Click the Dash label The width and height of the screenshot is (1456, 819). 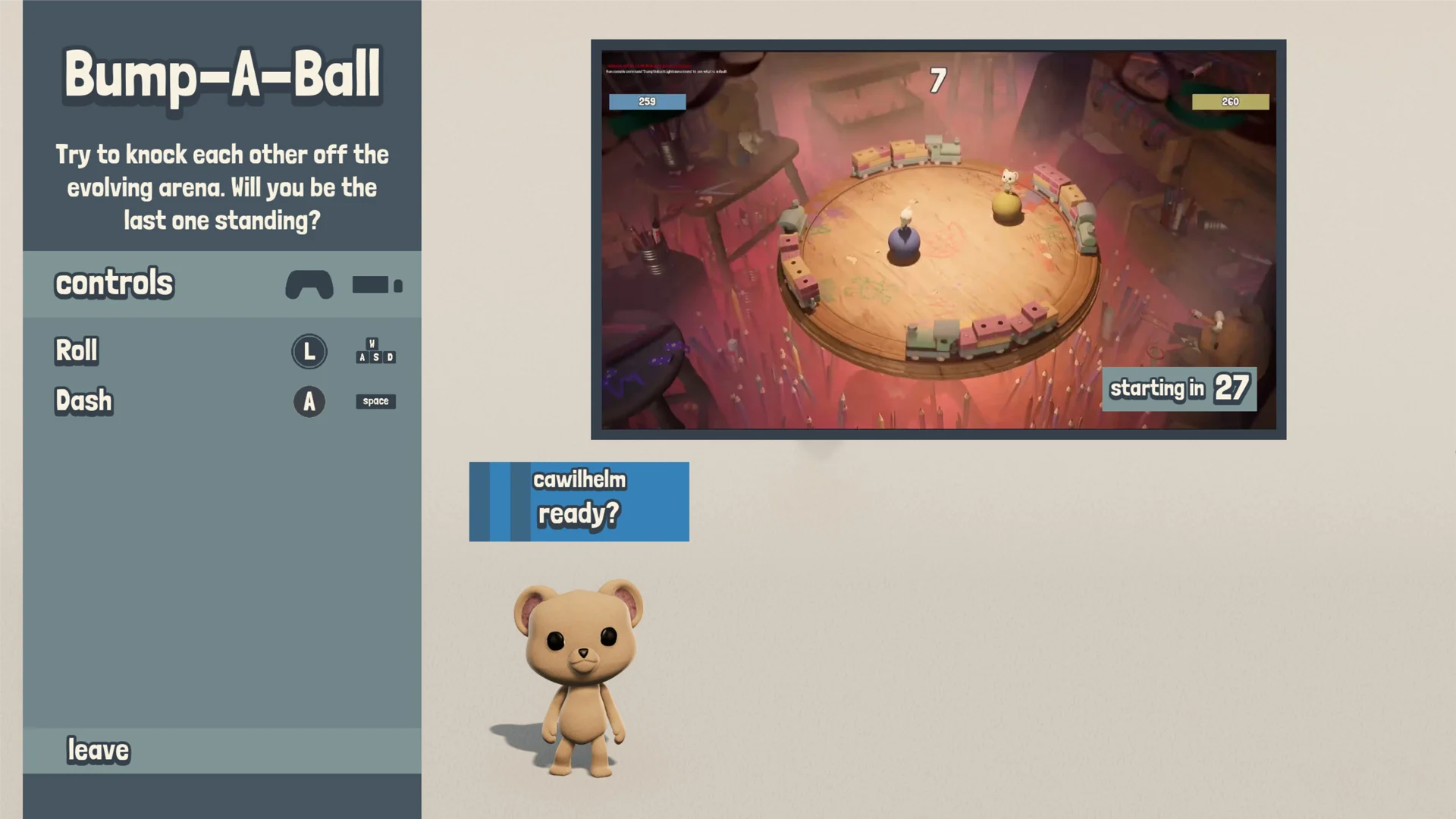coord(83,400)
